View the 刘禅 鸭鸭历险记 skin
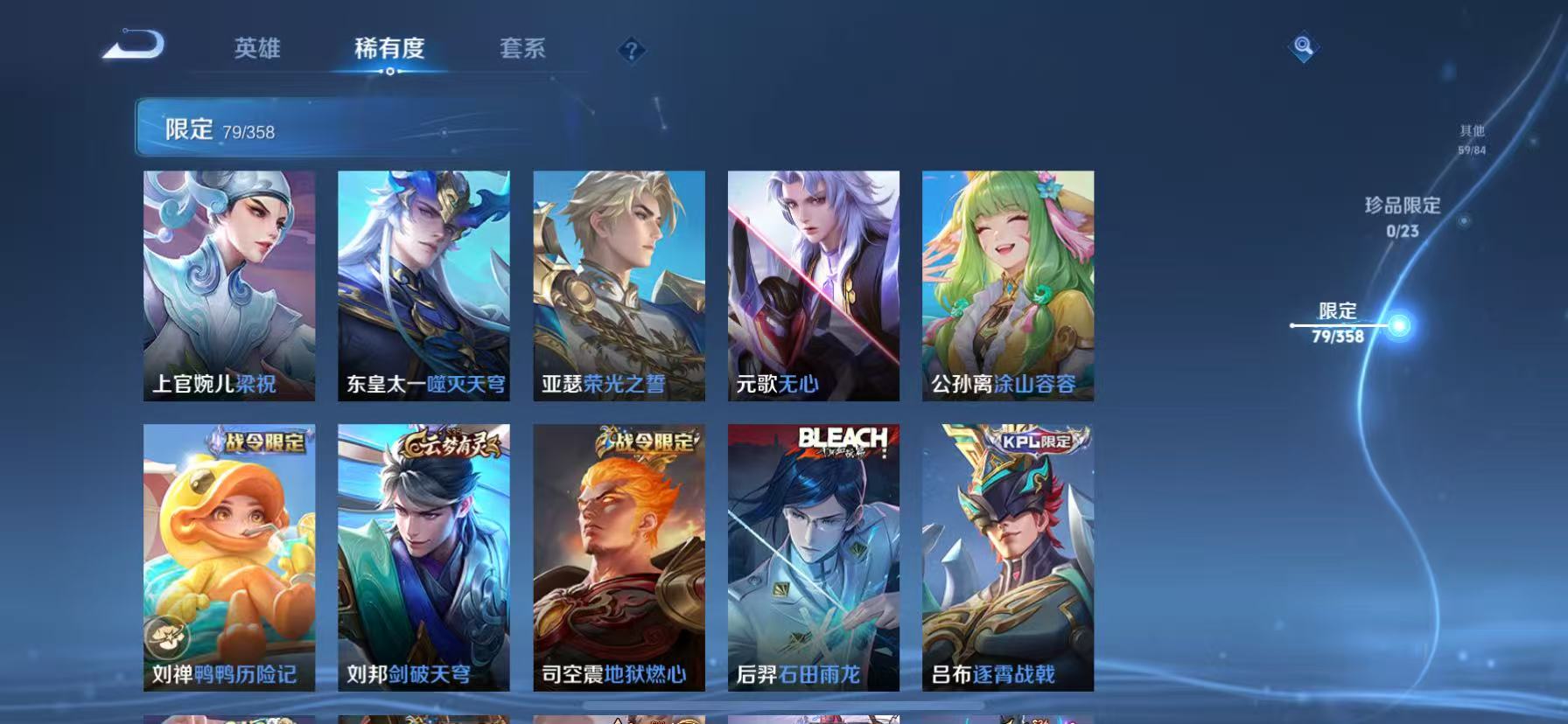Screen dimensions: 1568x724 pos(227,560)
